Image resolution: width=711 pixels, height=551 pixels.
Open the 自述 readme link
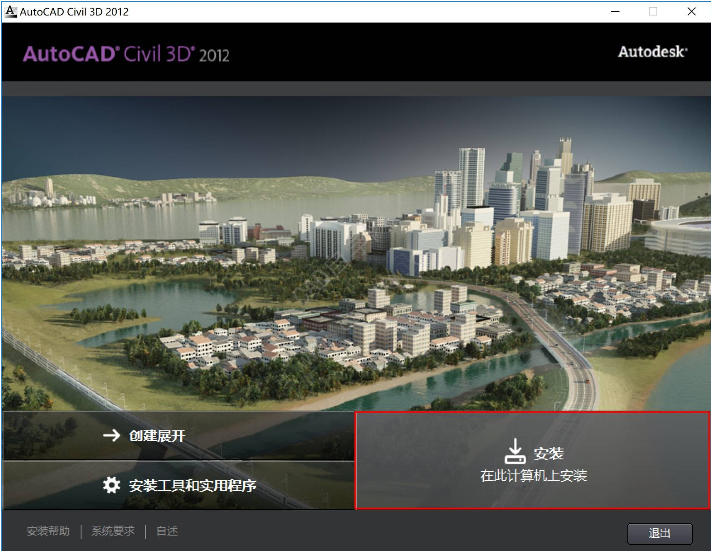click(167, 532)
